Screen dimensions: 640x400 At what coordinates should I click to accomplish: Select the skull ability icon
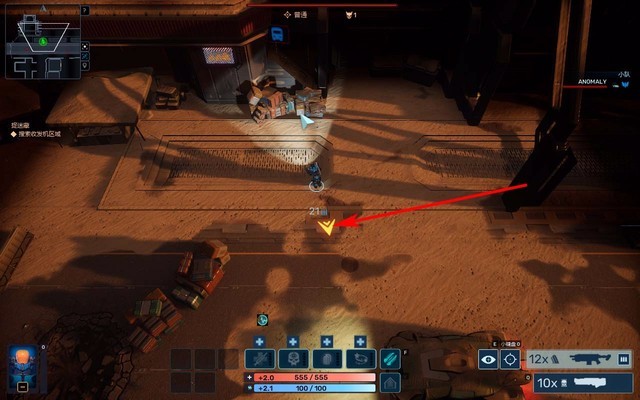click(x=294, y=359)
